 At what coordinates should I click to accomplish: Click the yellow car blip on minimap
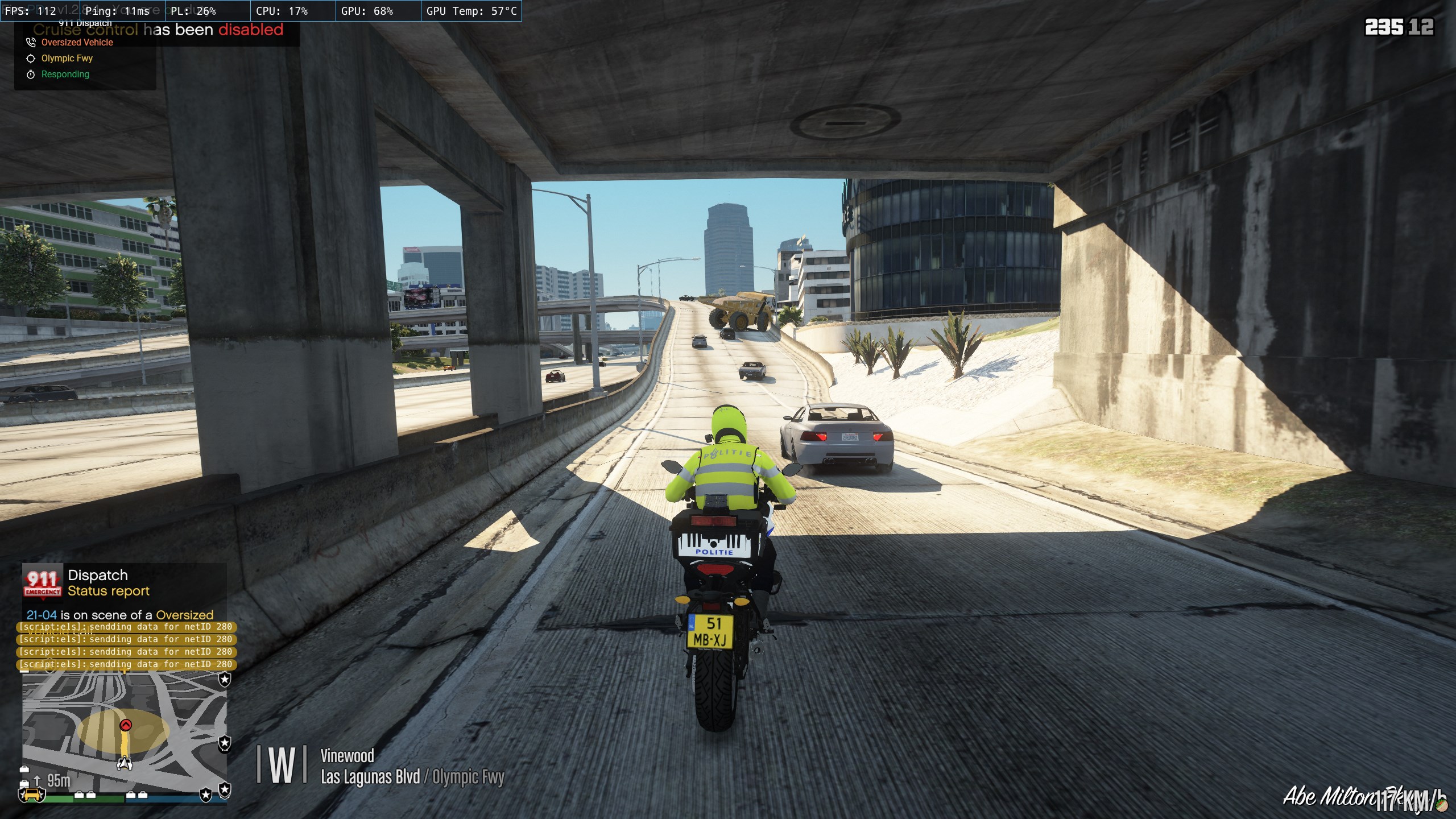(32, 794)
